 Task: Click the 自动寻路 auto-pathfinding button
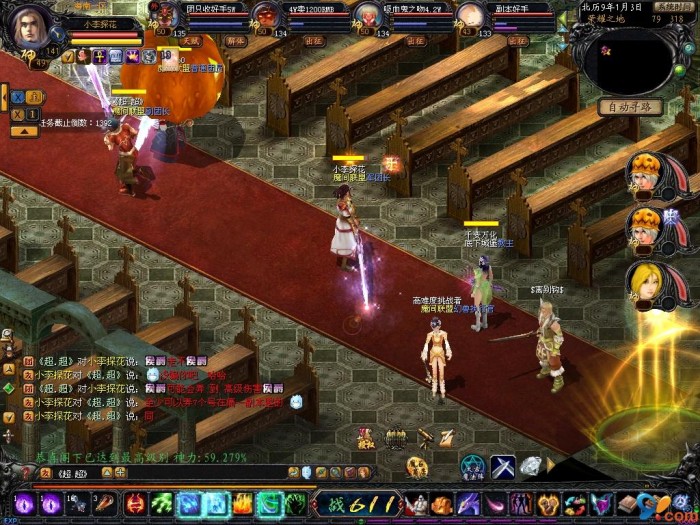tap(630, 107)
